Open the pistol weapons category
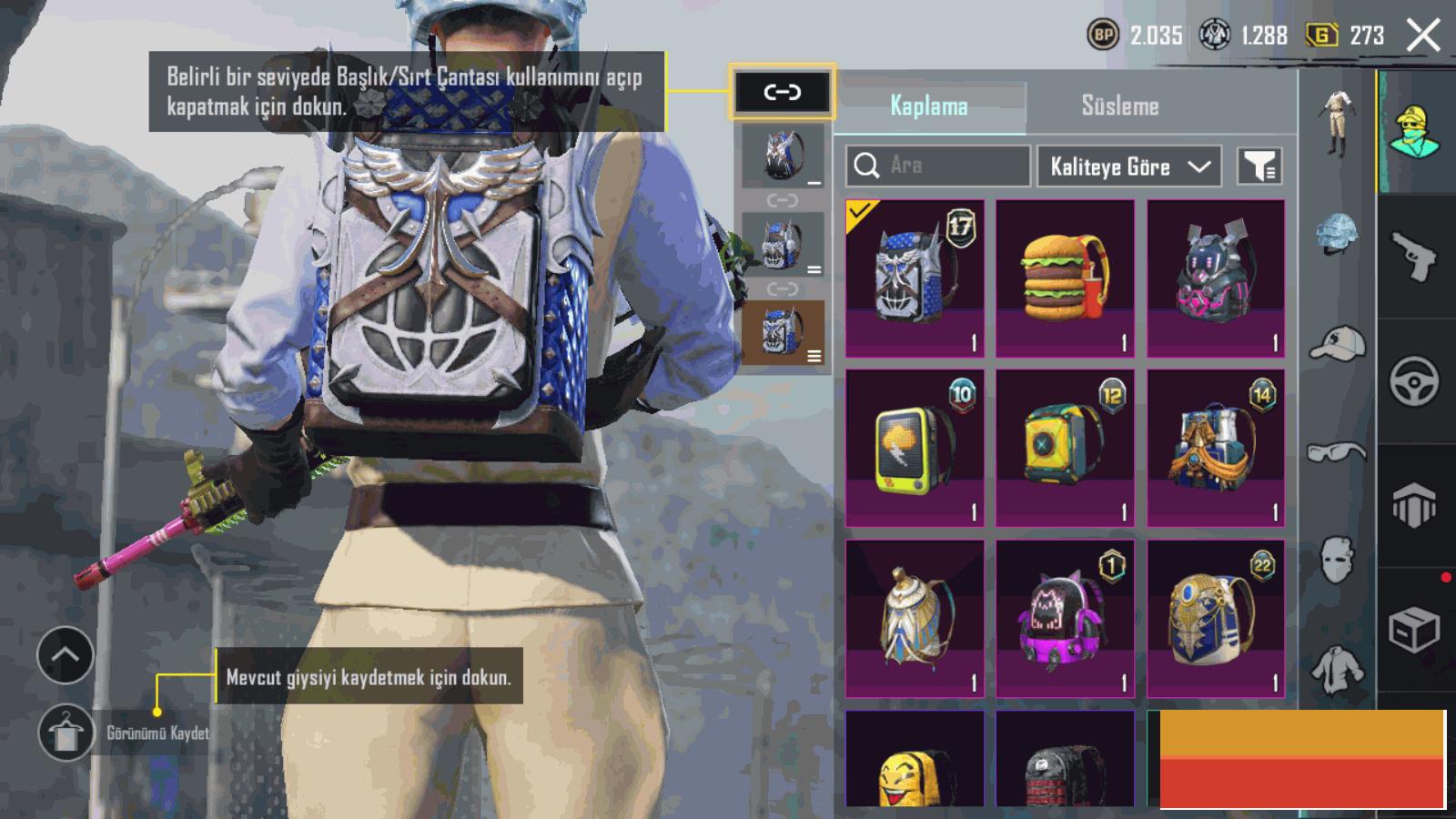This screenshot has height=819, width=1456. click(1414, 257)
